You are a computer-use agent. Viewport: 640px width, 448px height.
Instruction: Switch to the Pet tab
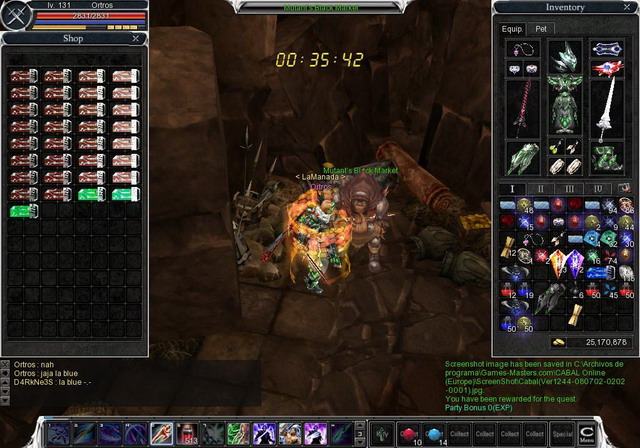[x=541, y=29]
